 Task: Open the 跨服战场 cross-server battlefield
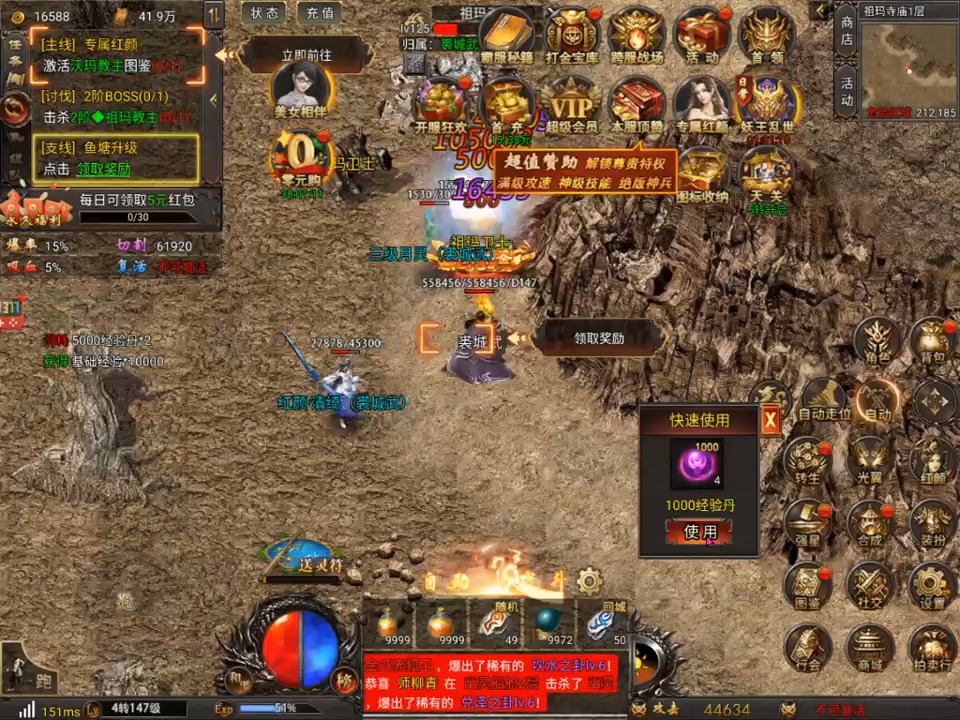[x=637, y=36]
